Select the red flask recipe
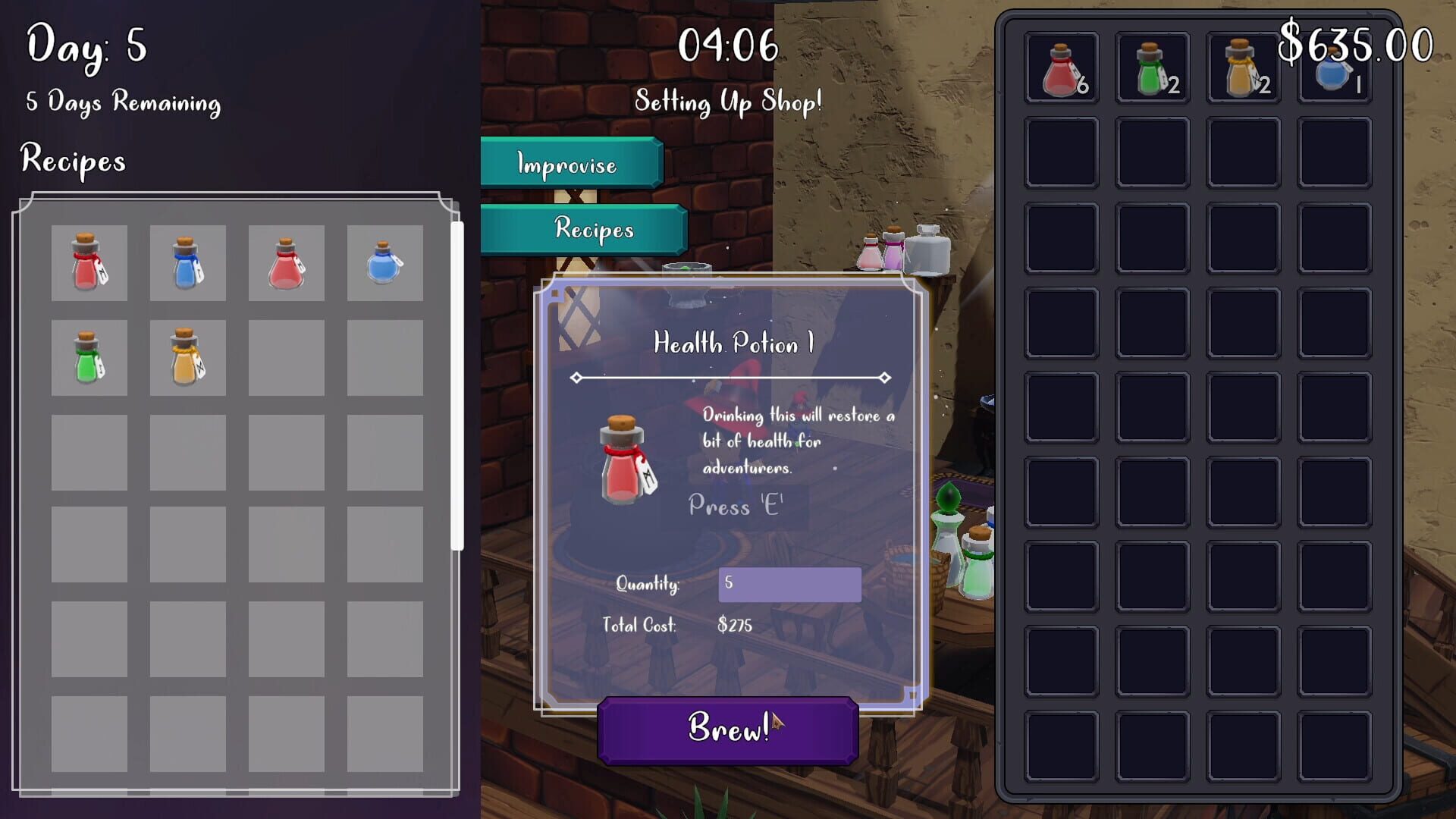Screen dimensions: 1456x819 coord(286,262)
